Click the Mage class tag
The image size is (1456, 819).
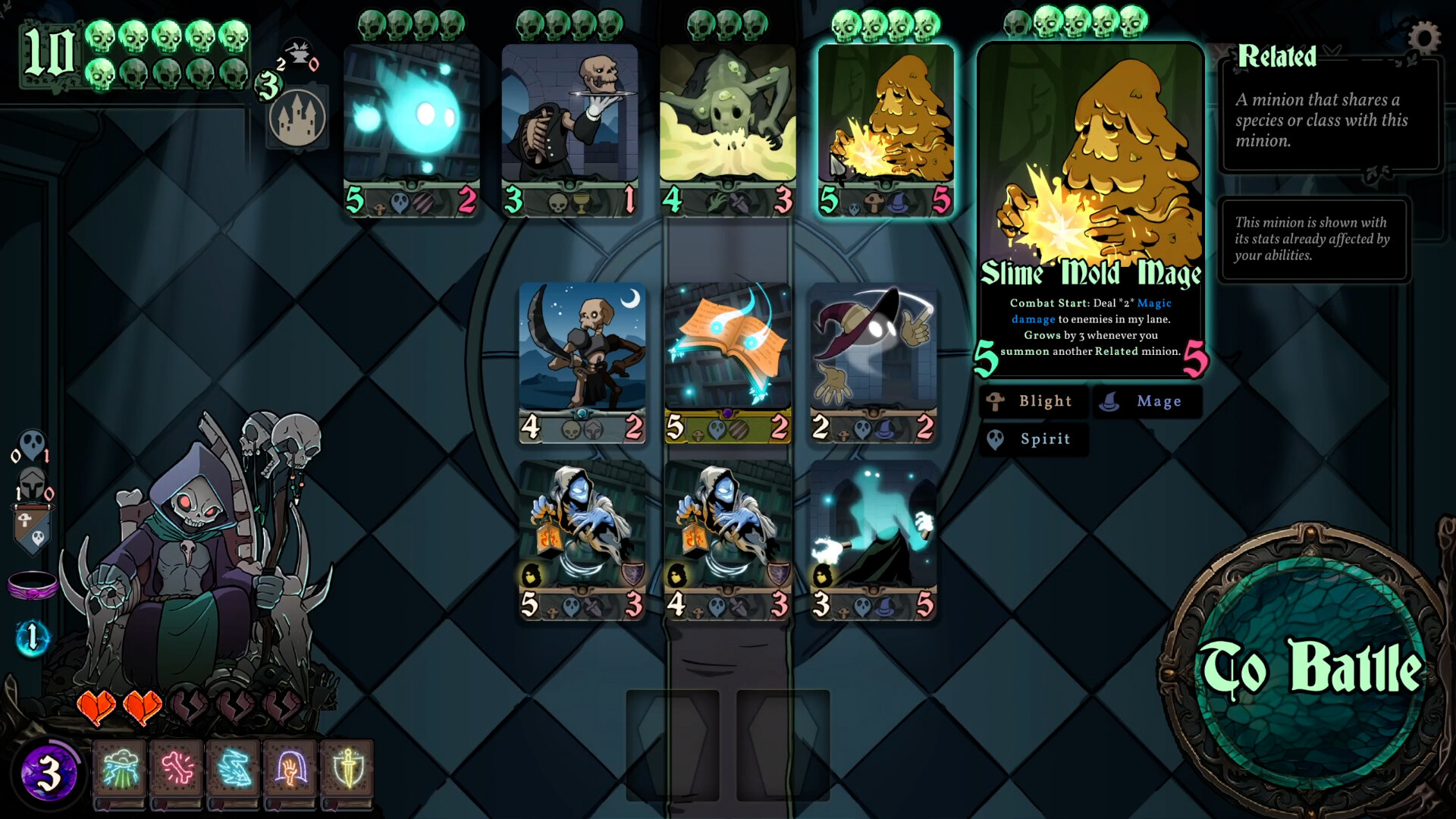coord(1147,401)
